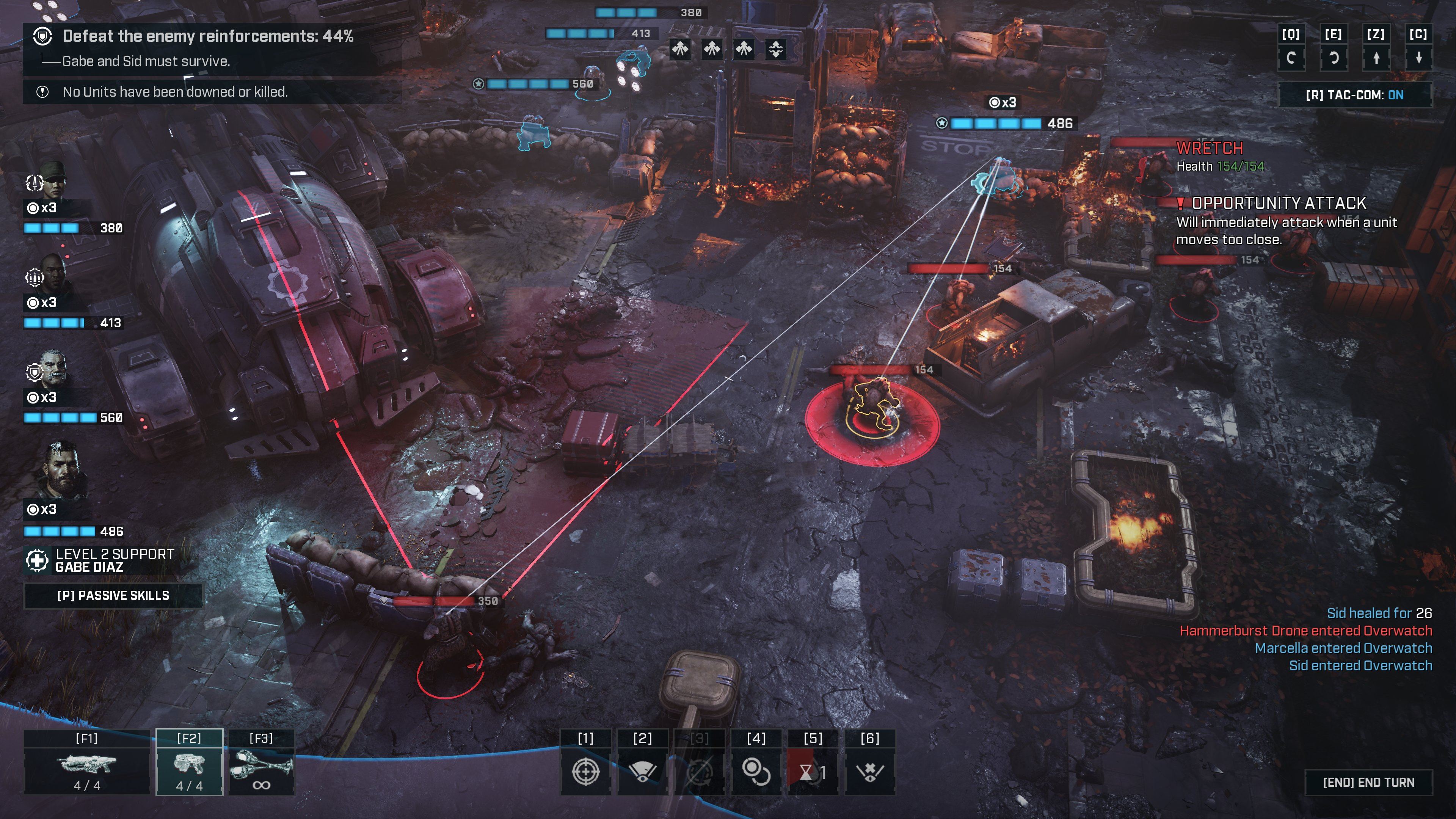End the current turn
The height and width of the screenshot is (819, 1456).
click(x=1368, y=782)
